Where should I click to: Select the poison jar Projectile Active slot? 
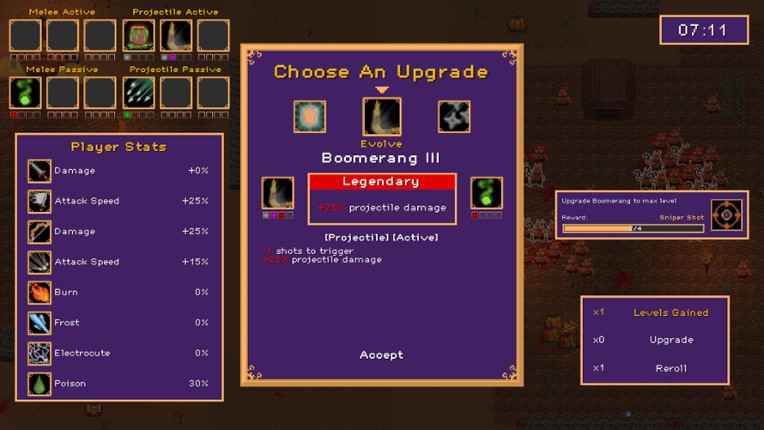pyautogui.click(x=139, y=36)
